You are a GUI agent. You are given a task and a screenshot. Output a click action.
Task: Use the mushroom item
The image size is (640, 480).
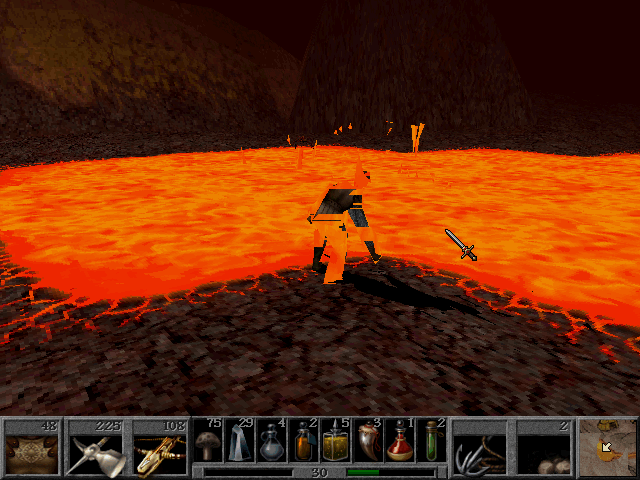(208, 441)
